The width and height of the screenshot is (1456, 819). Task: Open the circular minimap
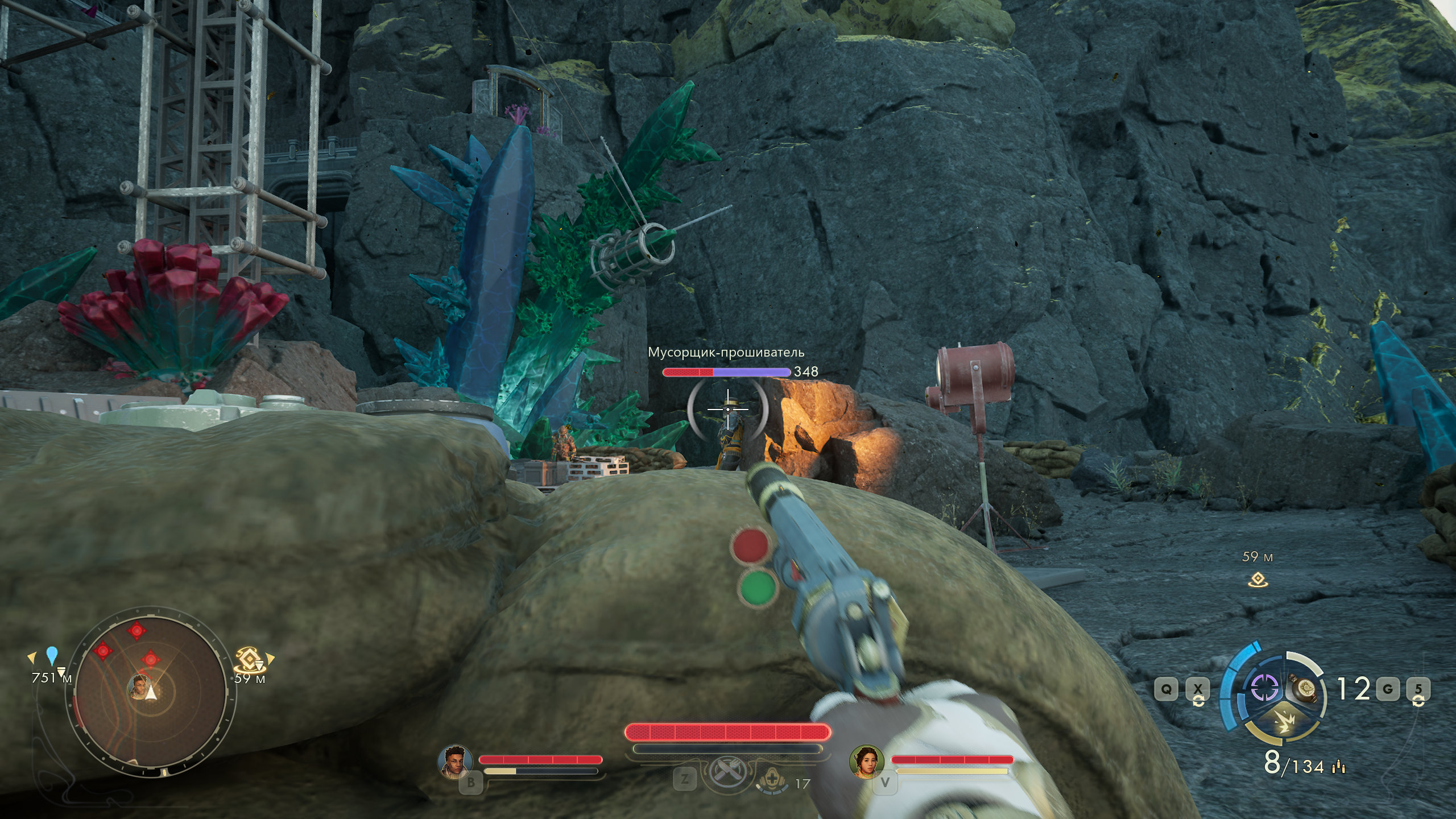click(151, 691)
